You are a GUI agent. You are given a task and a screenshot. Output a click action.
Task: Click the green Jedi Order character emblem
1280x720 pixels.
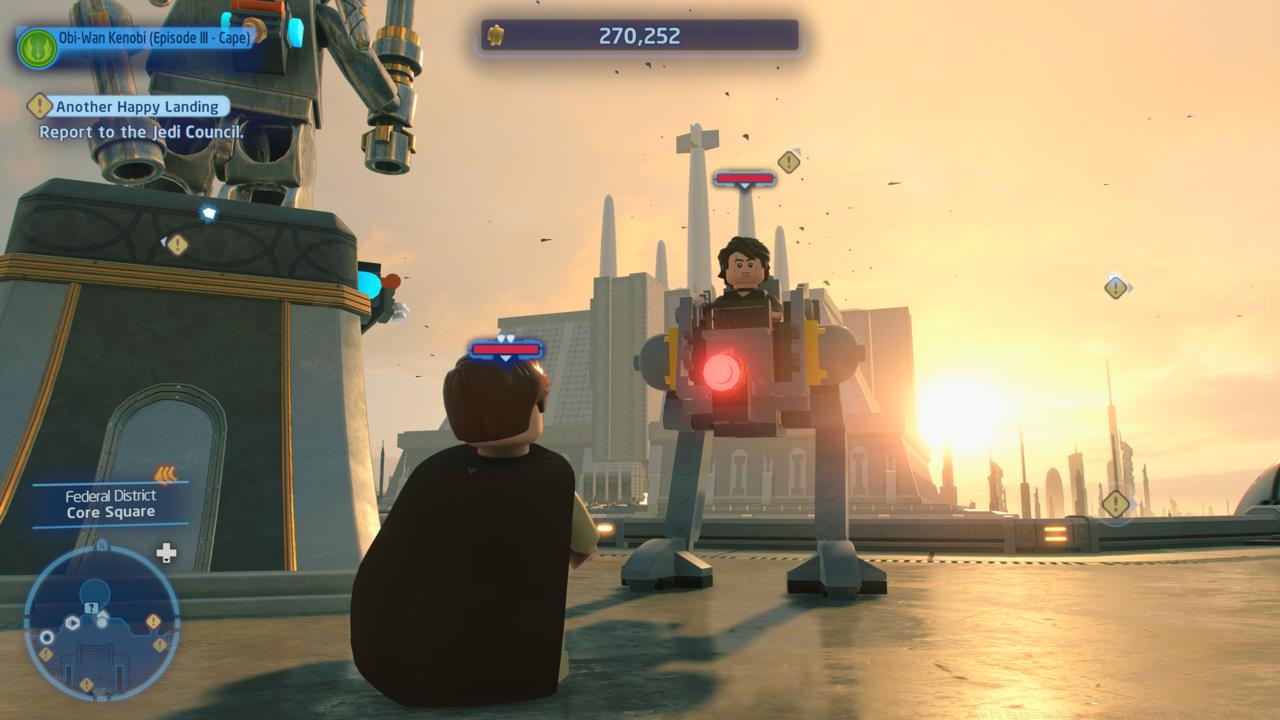click(37, 47)
